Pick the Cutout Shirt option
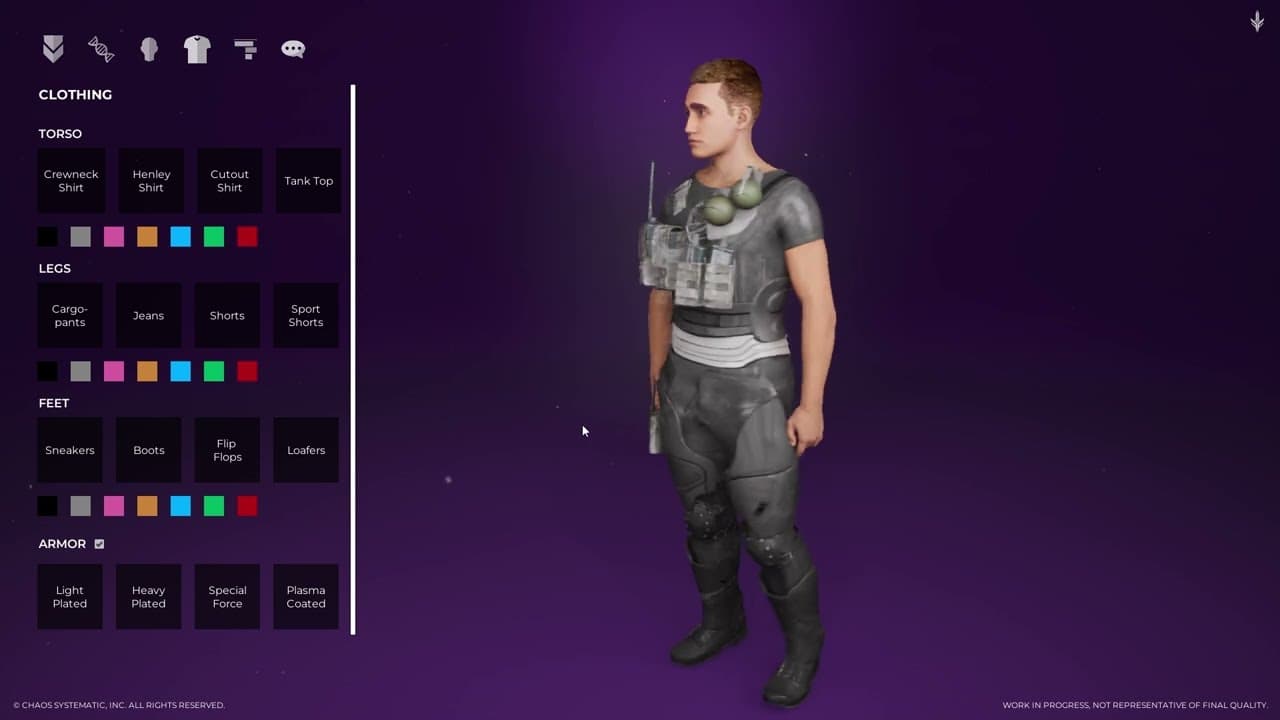This screenshot has height=720, width=1280. (229, 181)
